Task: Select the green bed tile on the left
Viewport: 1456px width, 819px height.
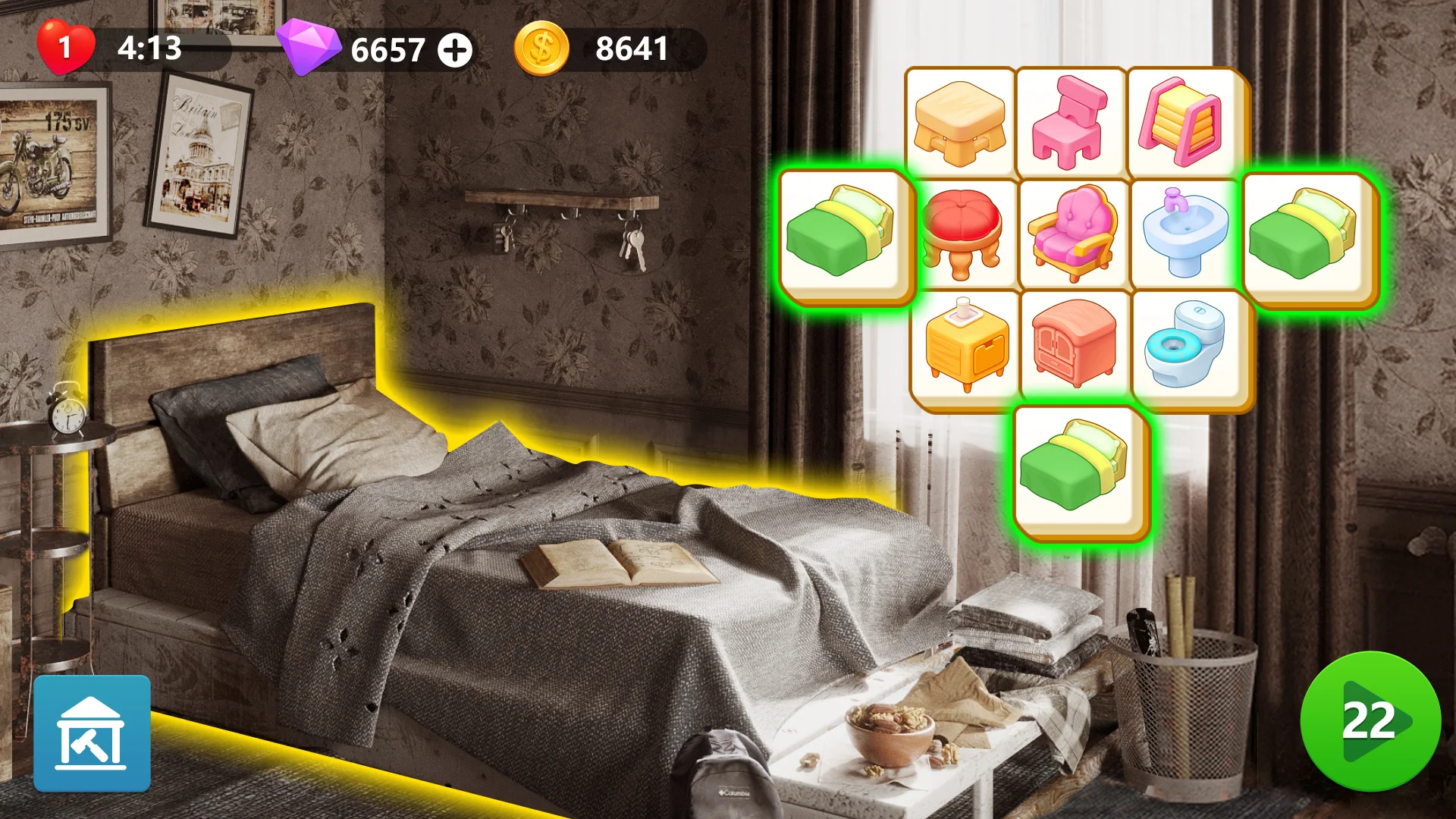Action: (x=846, y=235)
